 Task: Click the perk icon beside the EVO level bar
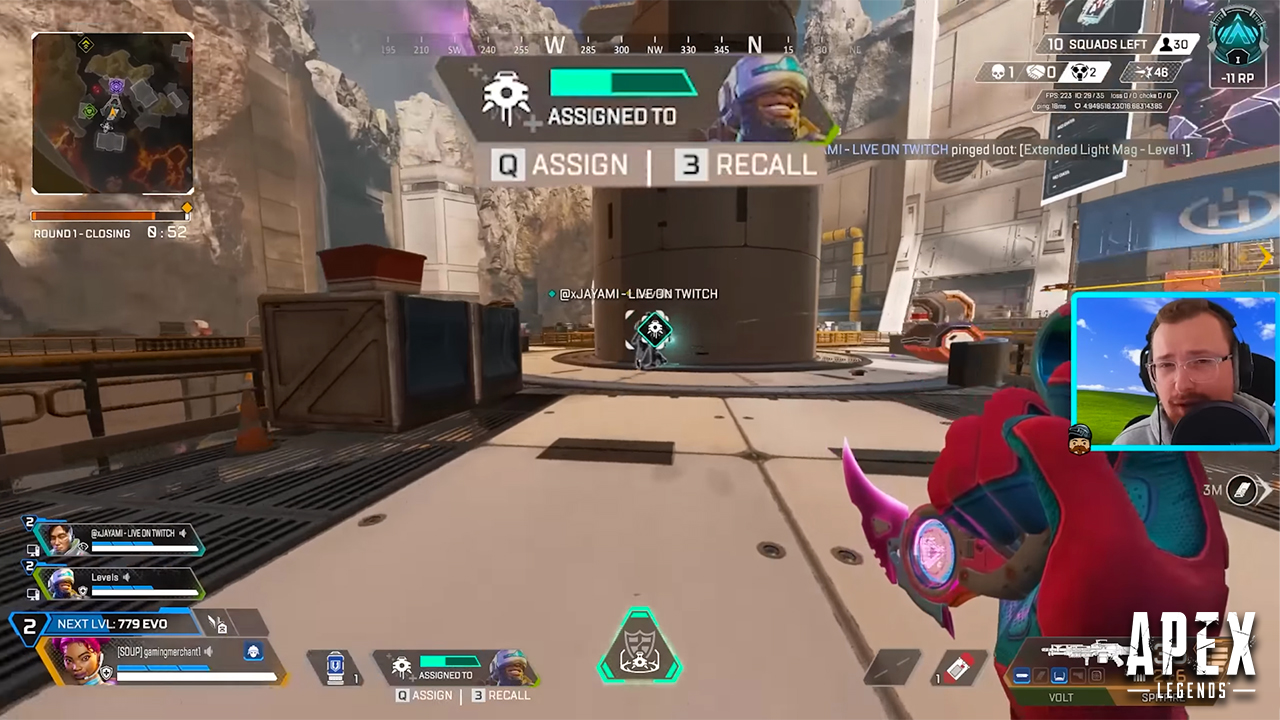click(218, 624)
